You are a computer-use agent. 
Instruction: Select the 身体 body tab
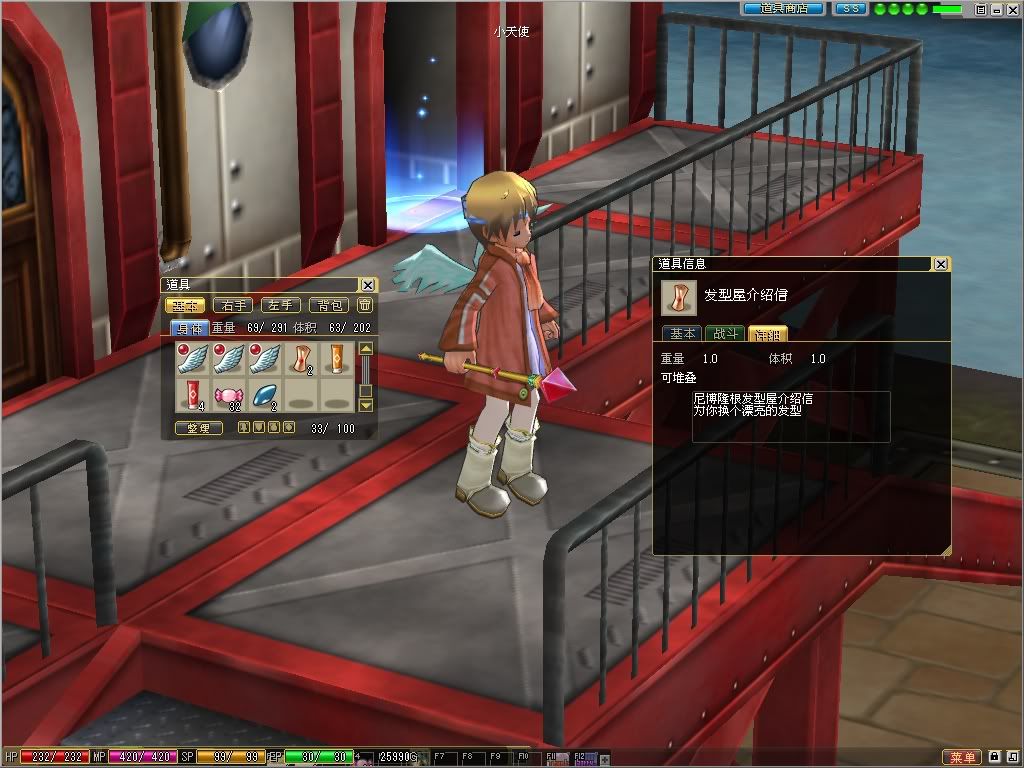[x=190, y=327]
